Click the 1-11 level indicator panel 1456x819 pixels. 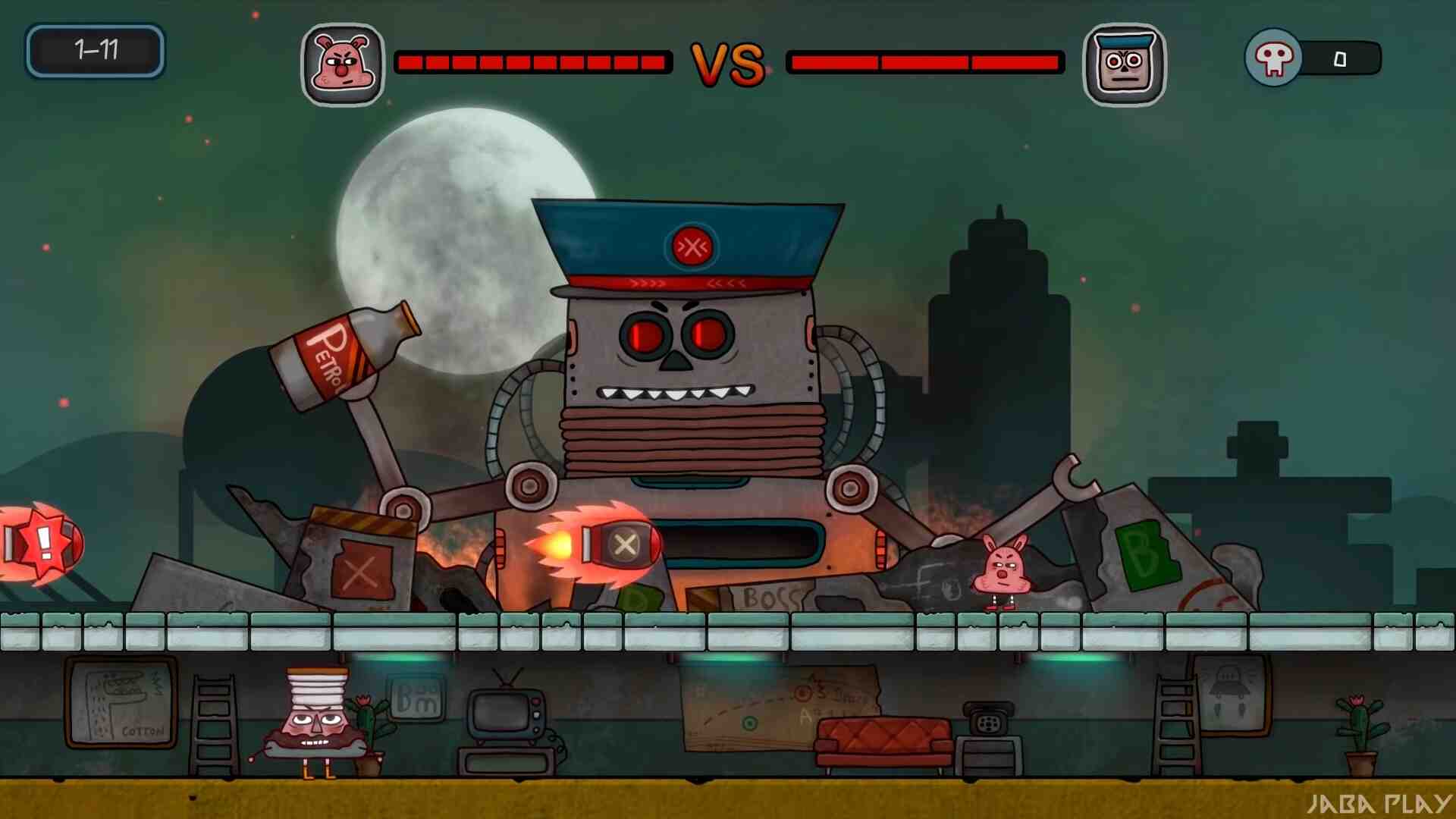pyautogui.click(x=96, y=51)
